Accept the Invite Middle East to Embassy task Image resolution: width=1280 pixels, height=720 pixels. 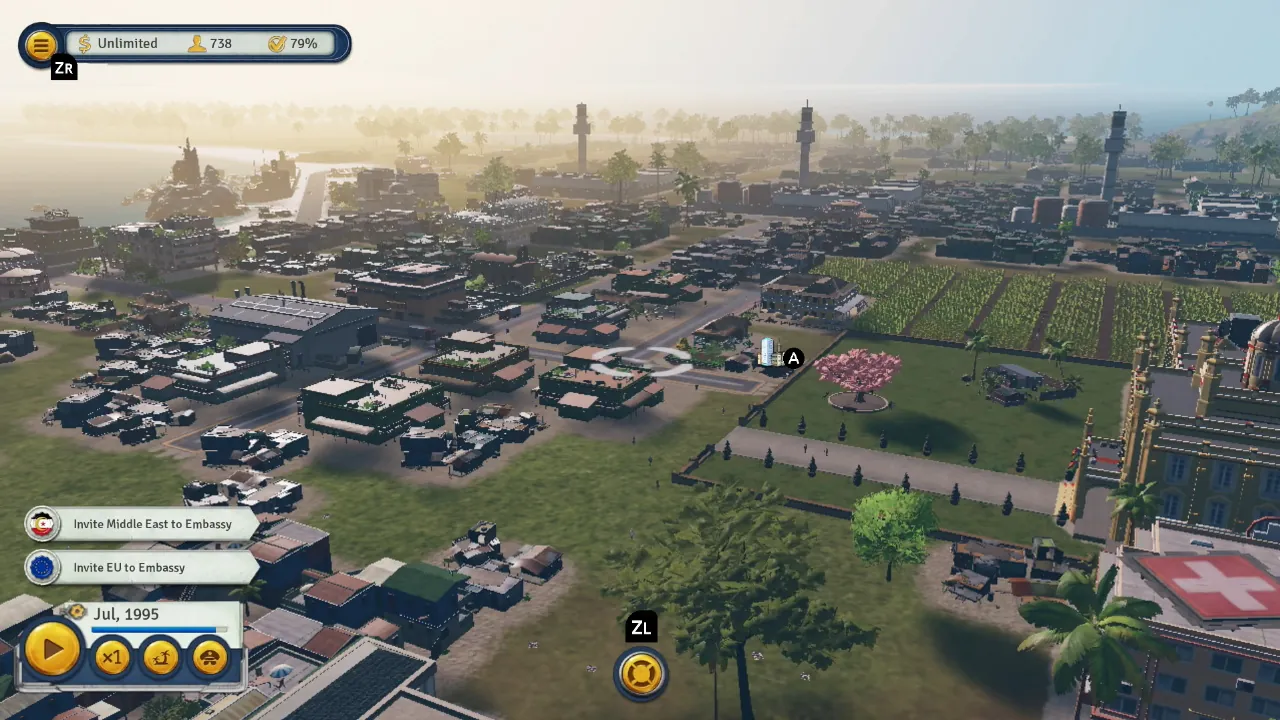(152, 524)
